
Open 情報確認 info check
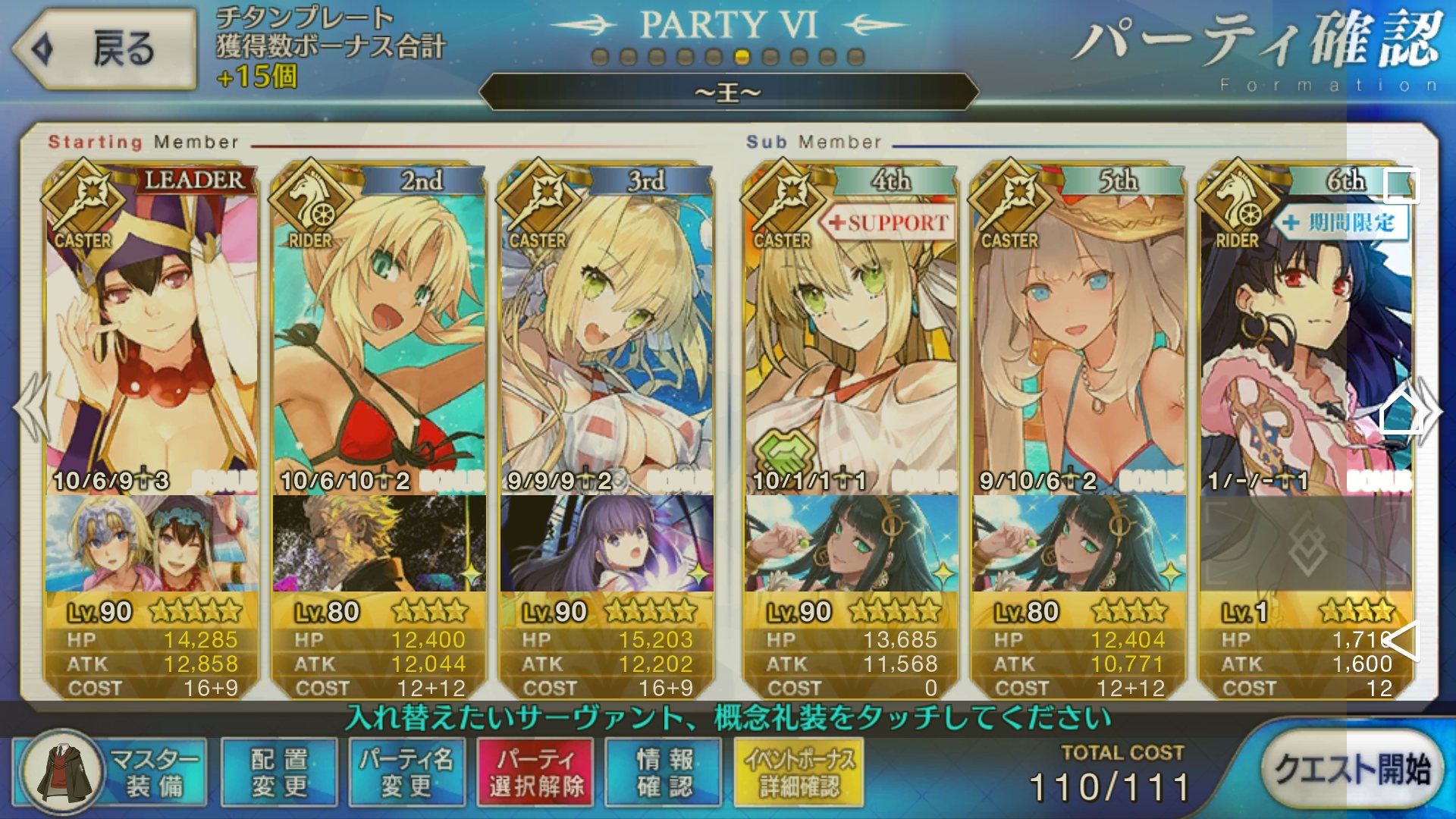(664, 772)
